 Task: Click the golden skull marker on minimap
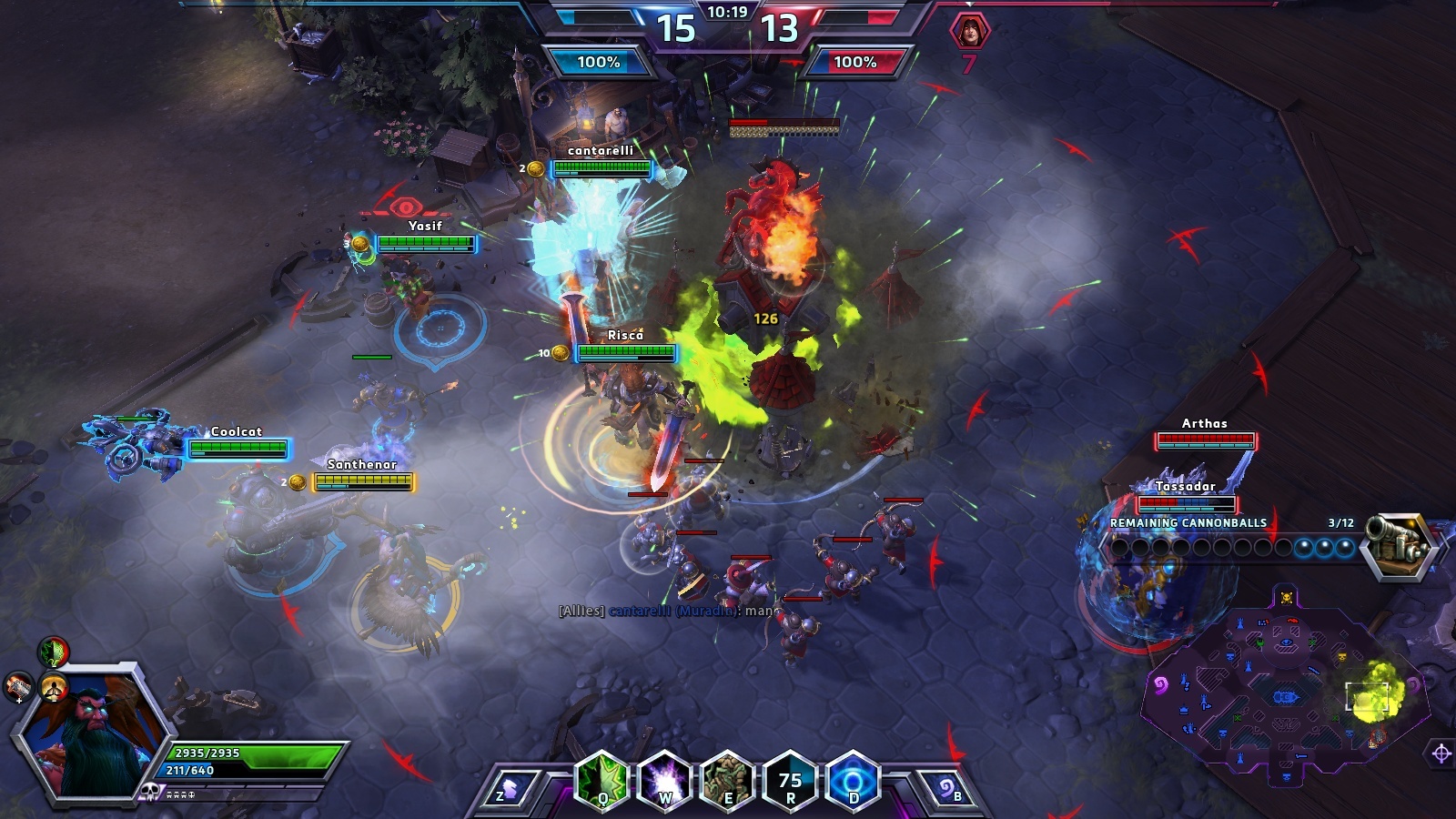[x=1286, y=598]
